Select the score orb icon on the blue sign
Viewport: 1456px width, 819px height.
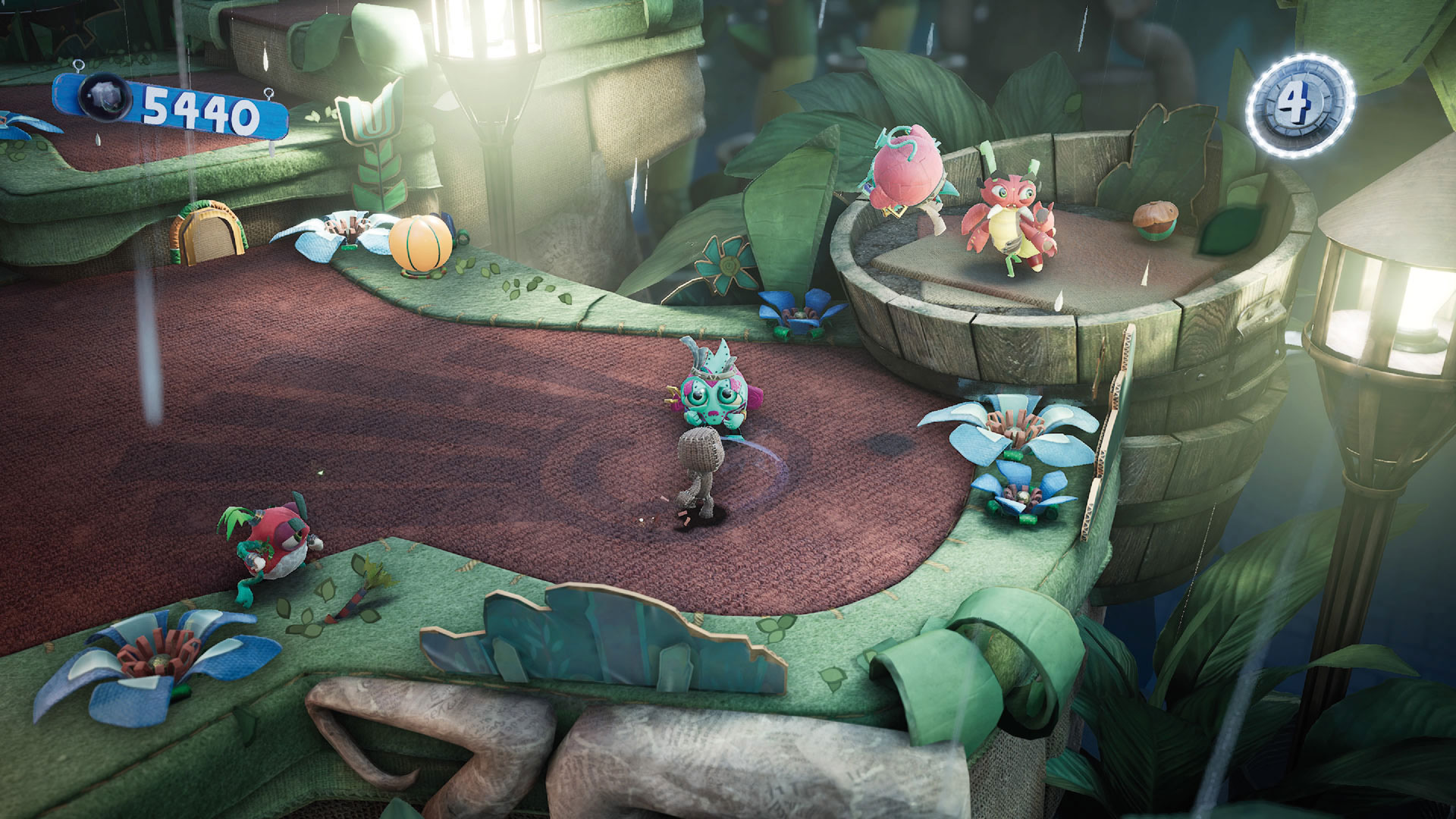(x=102, y=99)
